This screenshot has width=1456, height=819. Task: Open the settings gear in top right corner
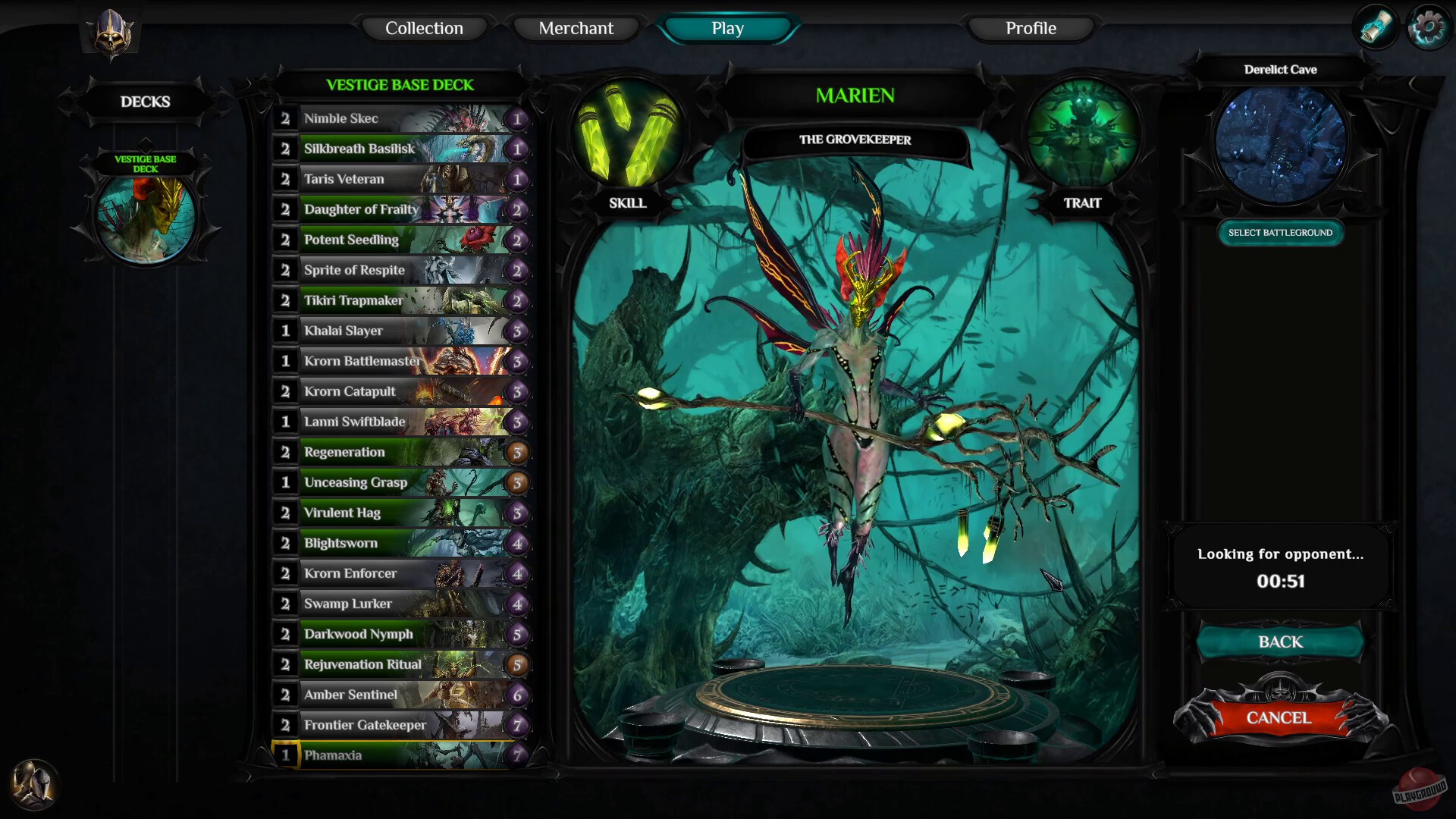1429,25
